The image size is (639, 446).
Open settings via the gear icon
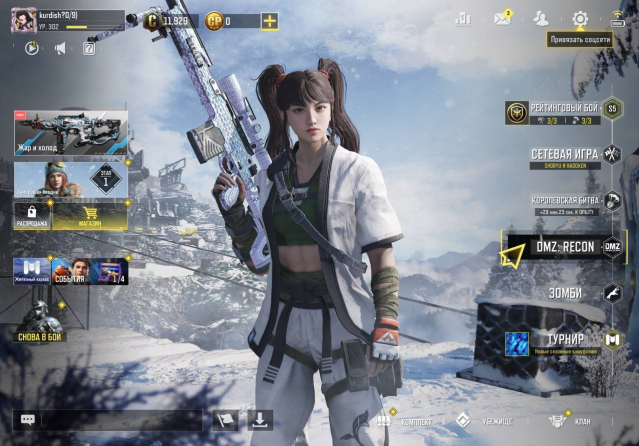580,19
